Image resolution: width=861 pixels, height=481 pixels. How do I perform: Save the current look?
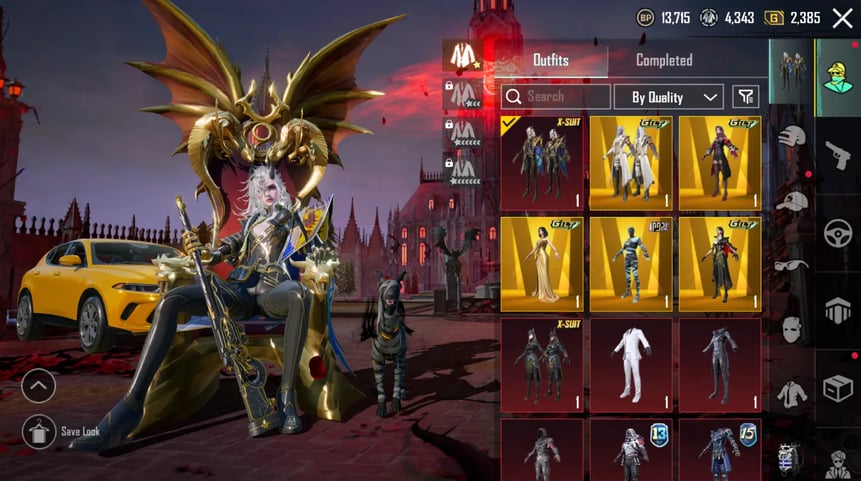39,431
